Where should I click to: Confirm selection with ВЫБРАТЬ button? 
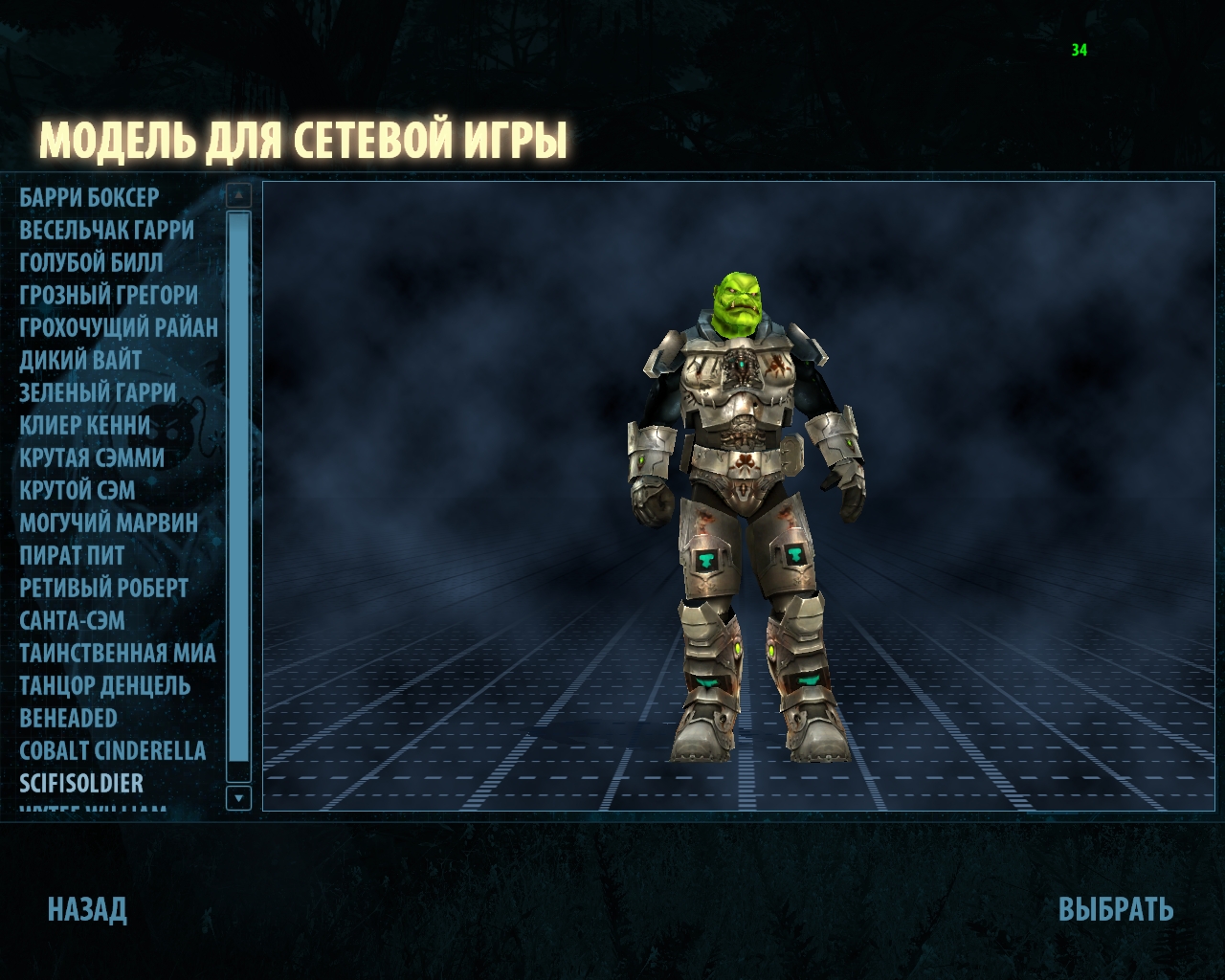point(1116,909)
